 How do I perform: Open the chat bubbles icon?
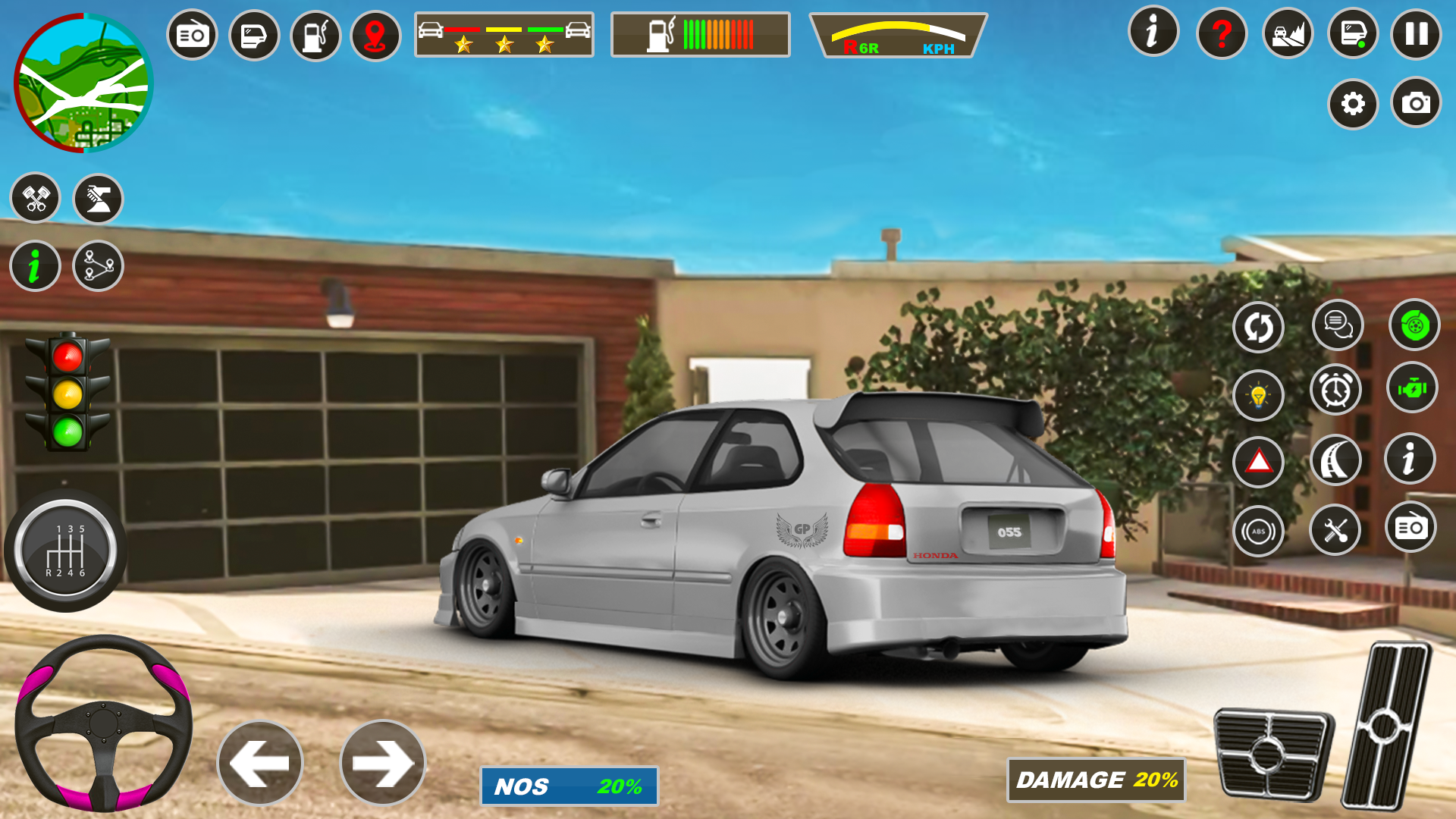1336,326
